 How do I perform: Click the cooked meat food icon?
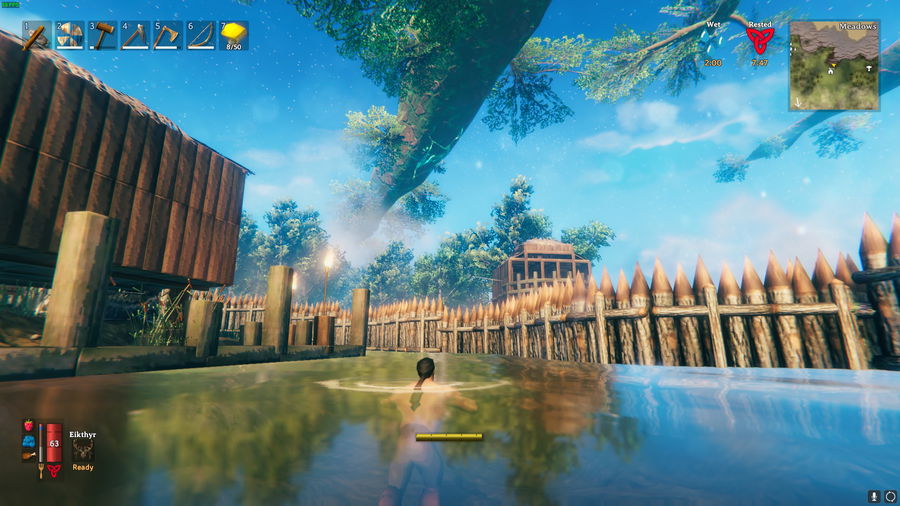(28, 457)
